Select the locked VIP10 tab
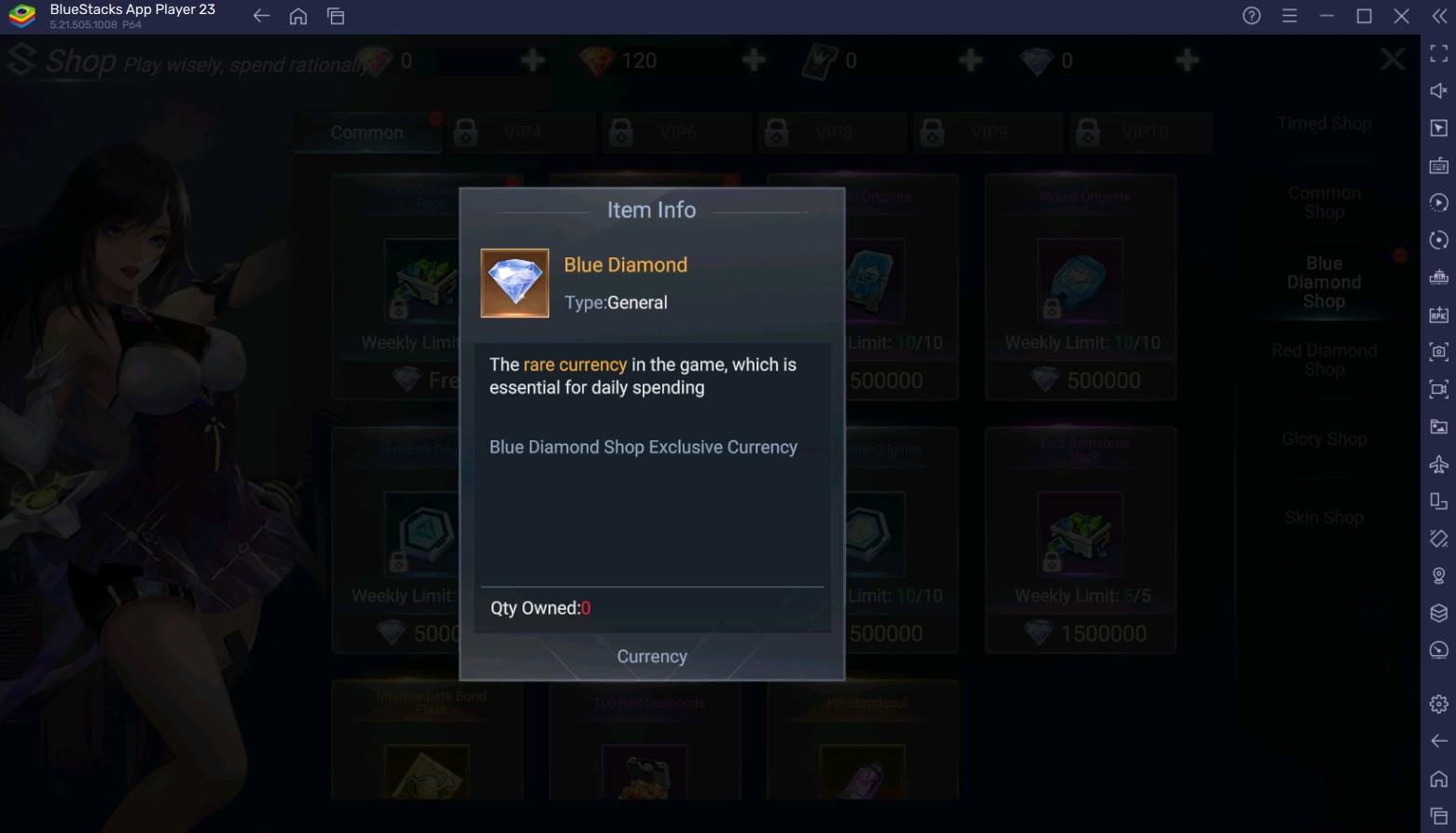1456x833 pixels. tap(1143, 132)
